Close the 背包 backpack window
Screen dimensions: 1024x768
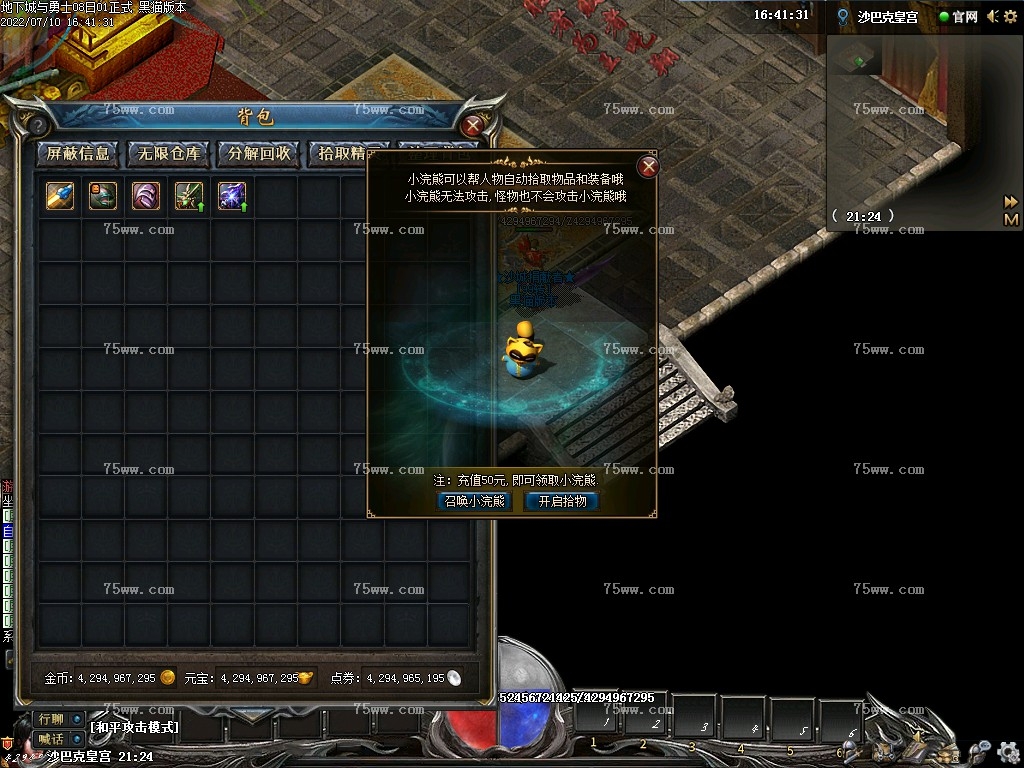(473, 126)
